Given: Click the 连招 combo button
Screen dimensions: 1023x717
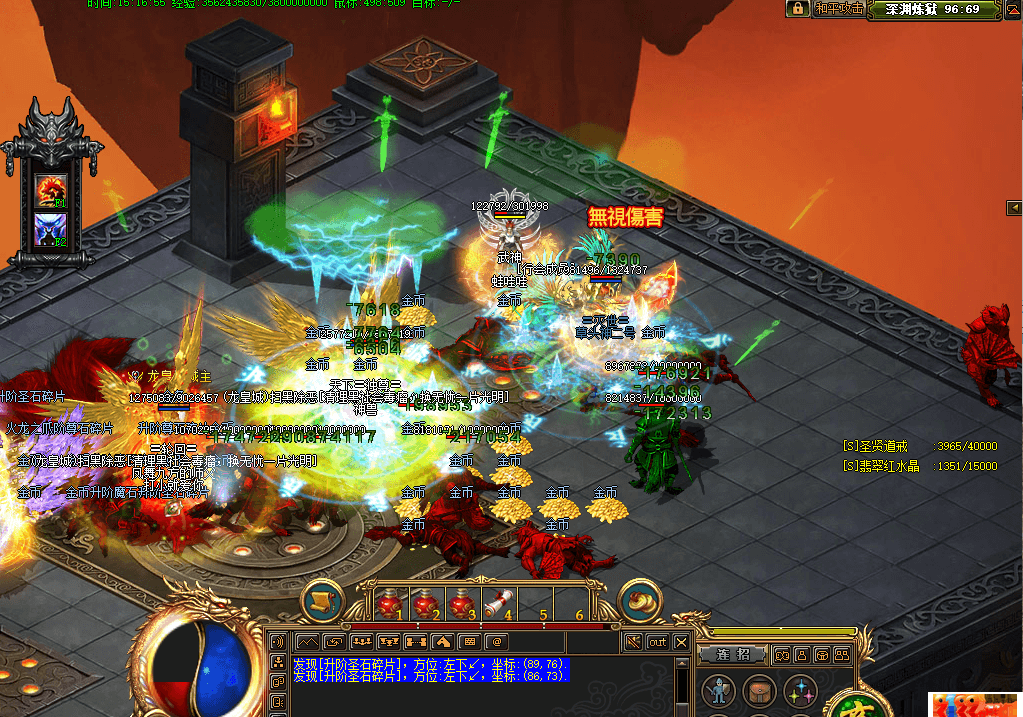Looking at the screenshot, I should tap(733, 654).
